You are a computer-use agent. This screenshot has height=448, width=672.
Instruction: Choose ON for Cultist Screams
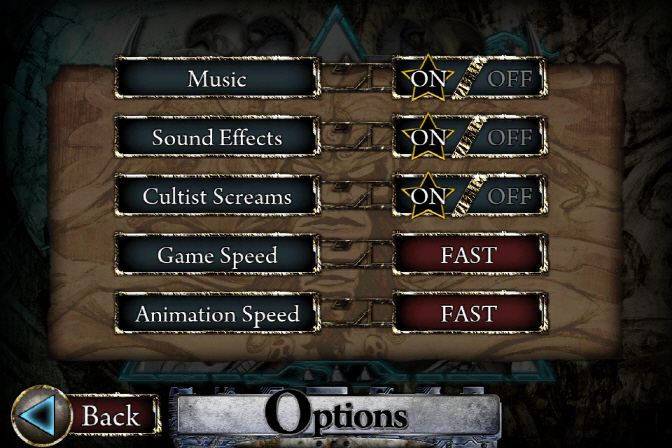coord(427,196)
